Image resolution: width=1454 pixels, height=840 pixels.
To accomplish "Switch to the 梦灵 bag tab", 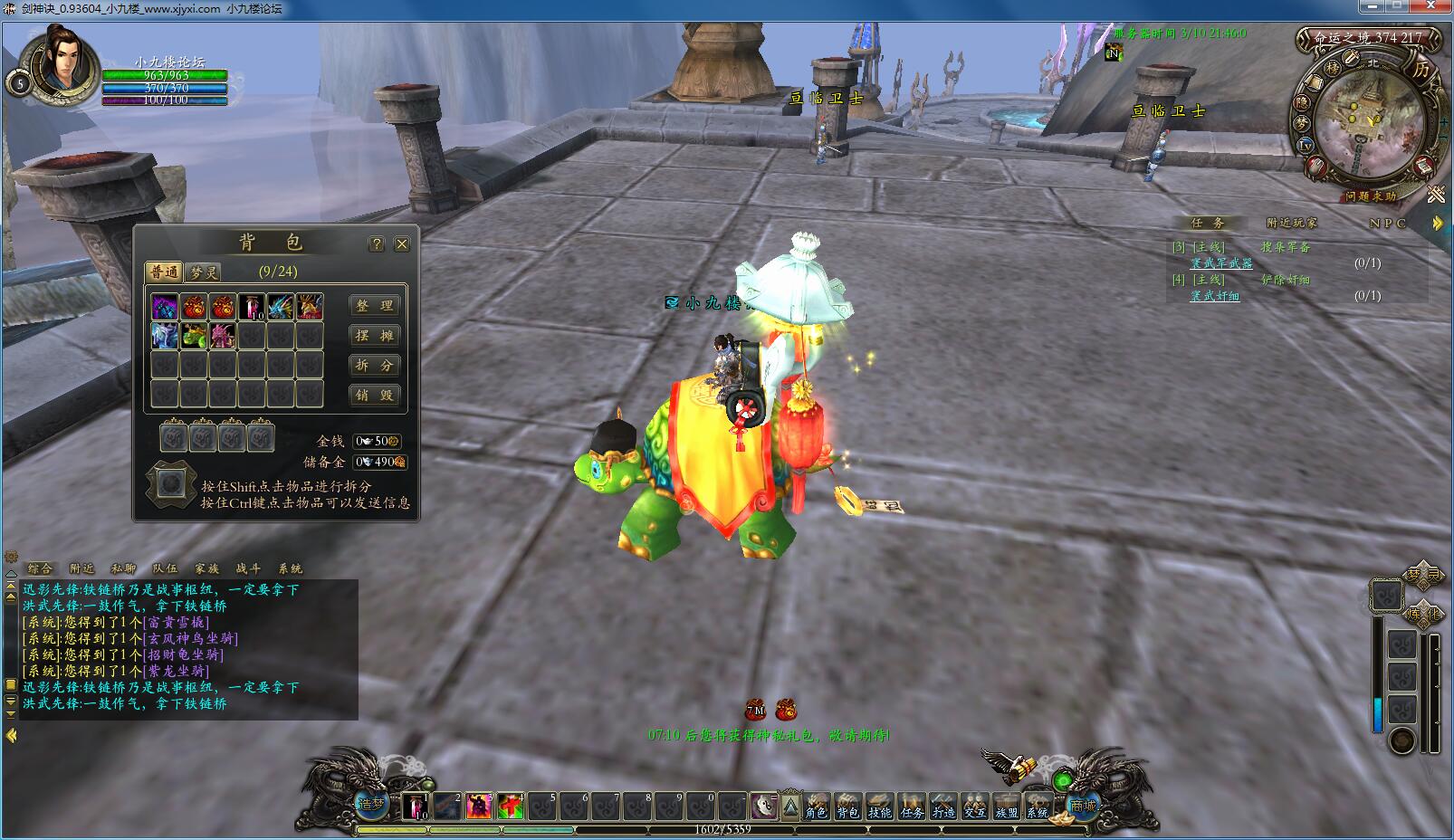I will [204, 272].
